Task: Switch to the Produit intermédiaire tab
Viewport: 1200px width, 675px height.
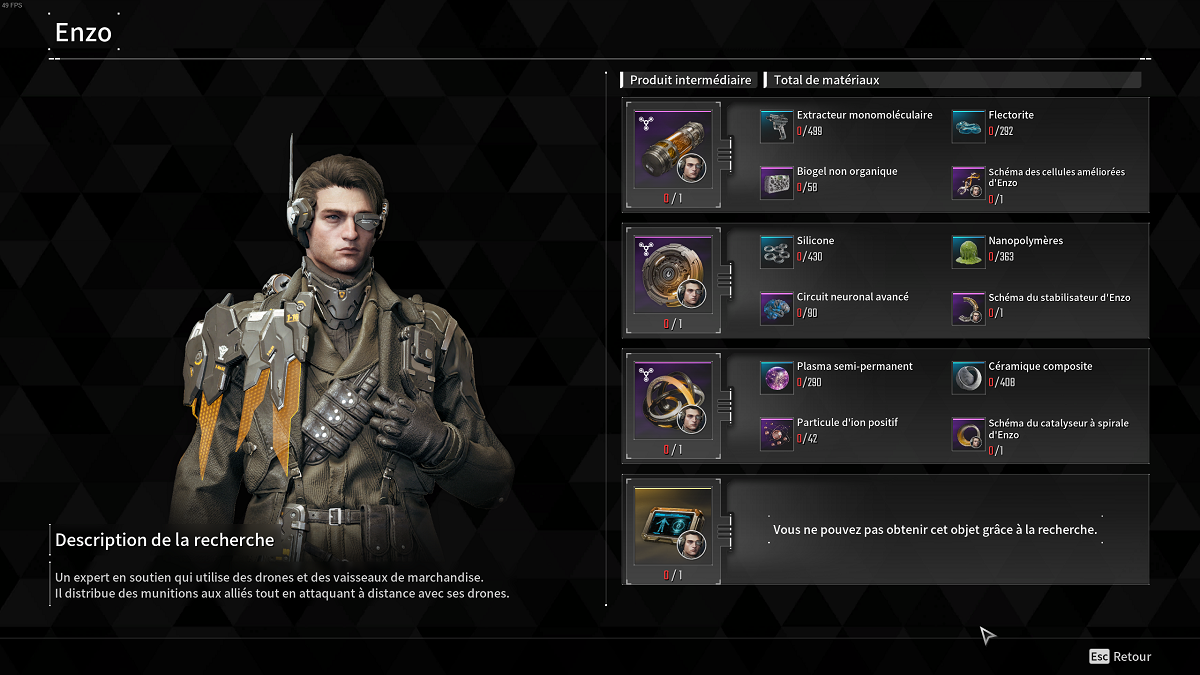Action: click(690, 80)
